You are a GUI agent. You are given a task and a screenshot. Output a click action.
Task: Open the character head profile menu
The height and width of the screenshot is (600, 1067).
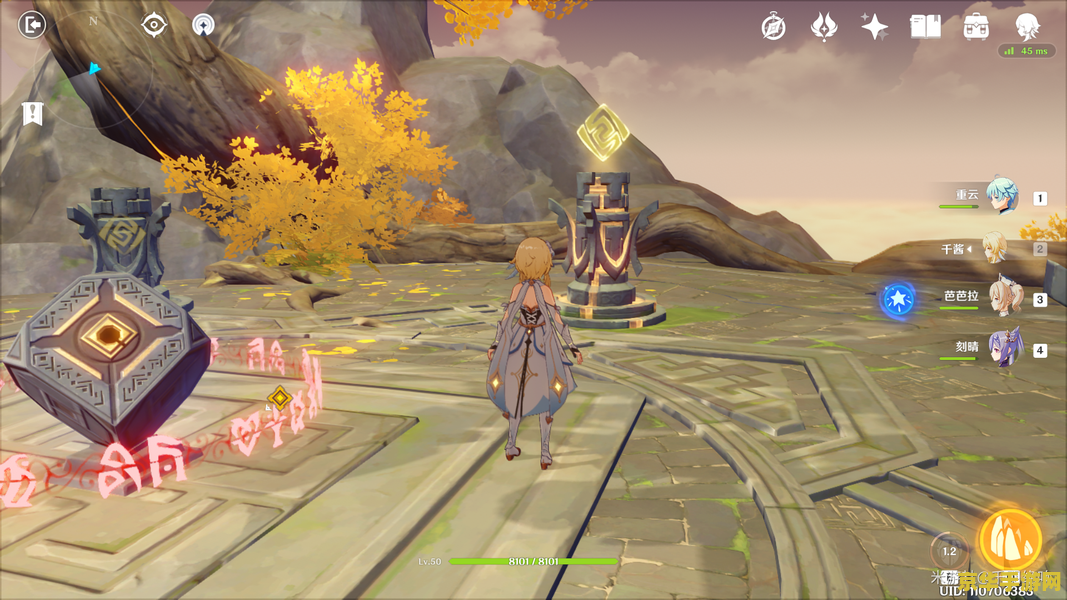(1027, 27)
